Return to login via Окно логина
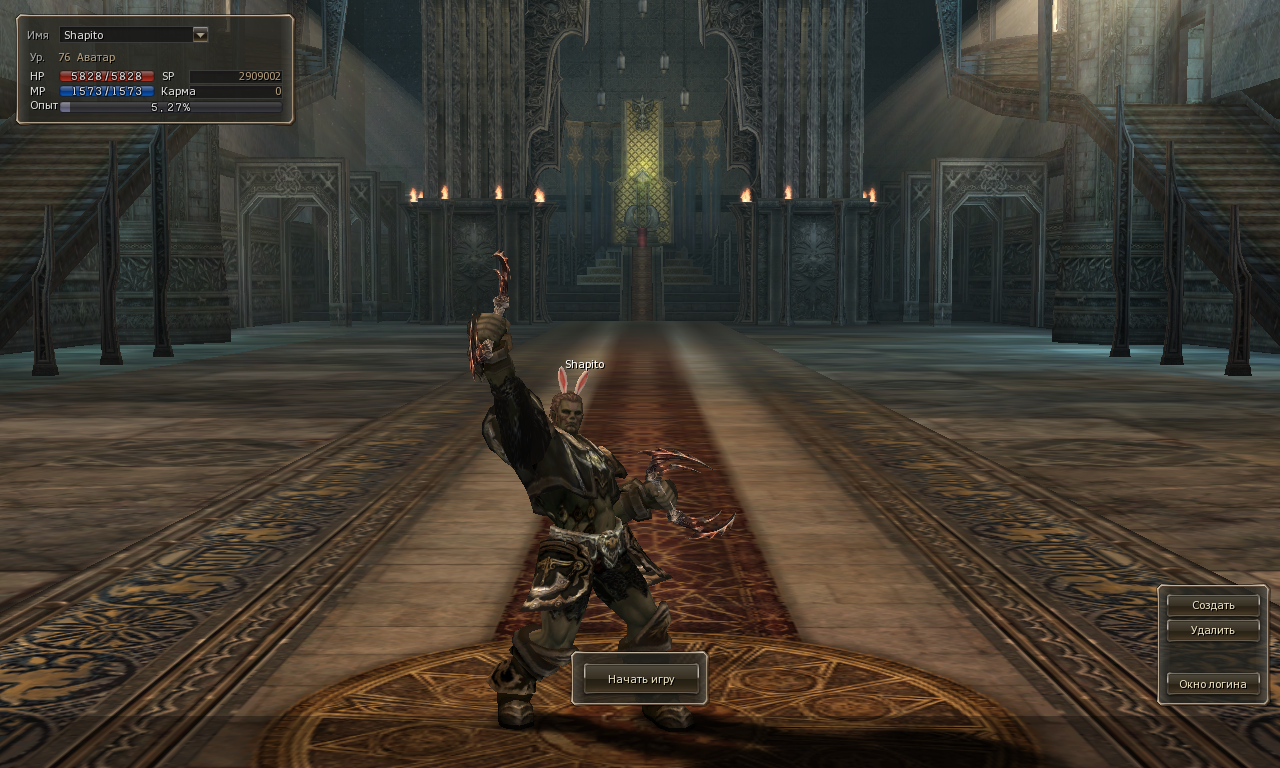The width and height of the screenshot is (1280, 768). [x=1213, y=684]
